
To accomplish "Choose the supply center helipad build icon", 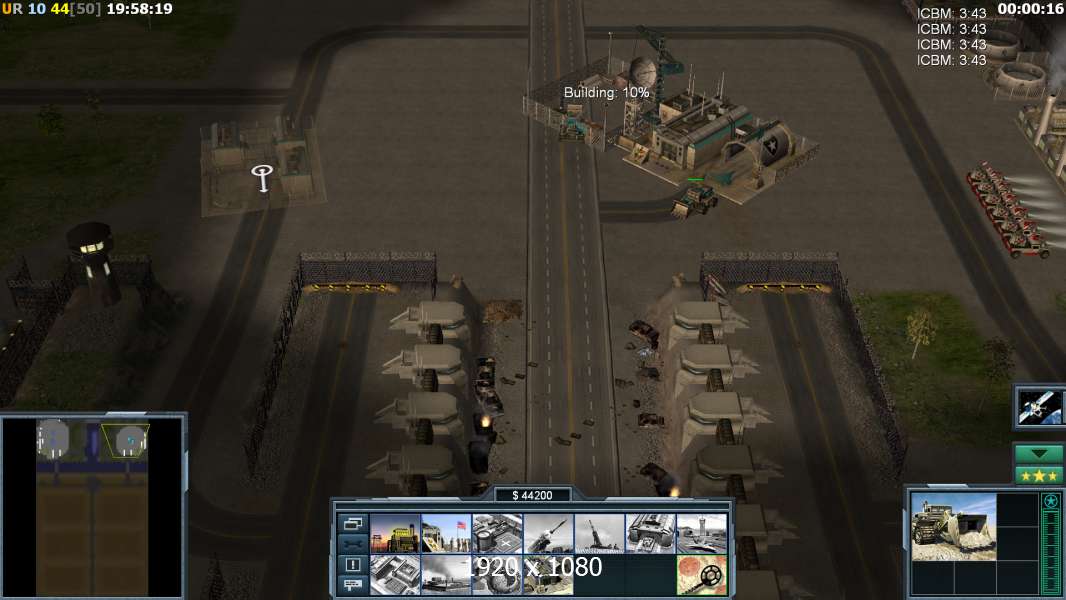I will point(496,533).
